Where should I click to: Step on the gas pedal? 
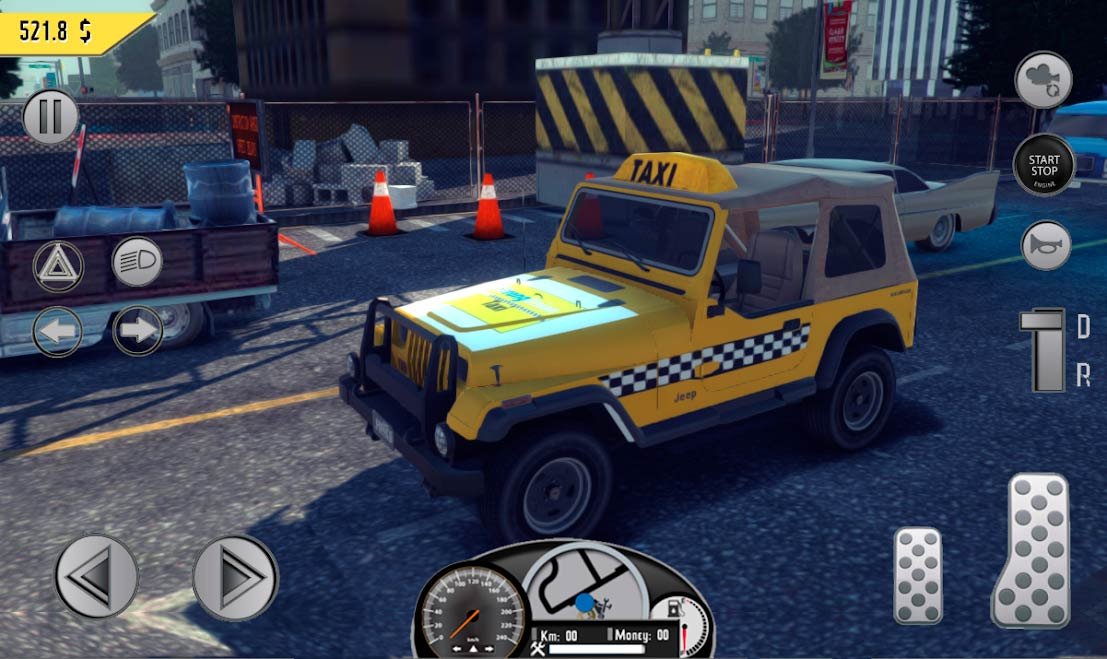1032,550
